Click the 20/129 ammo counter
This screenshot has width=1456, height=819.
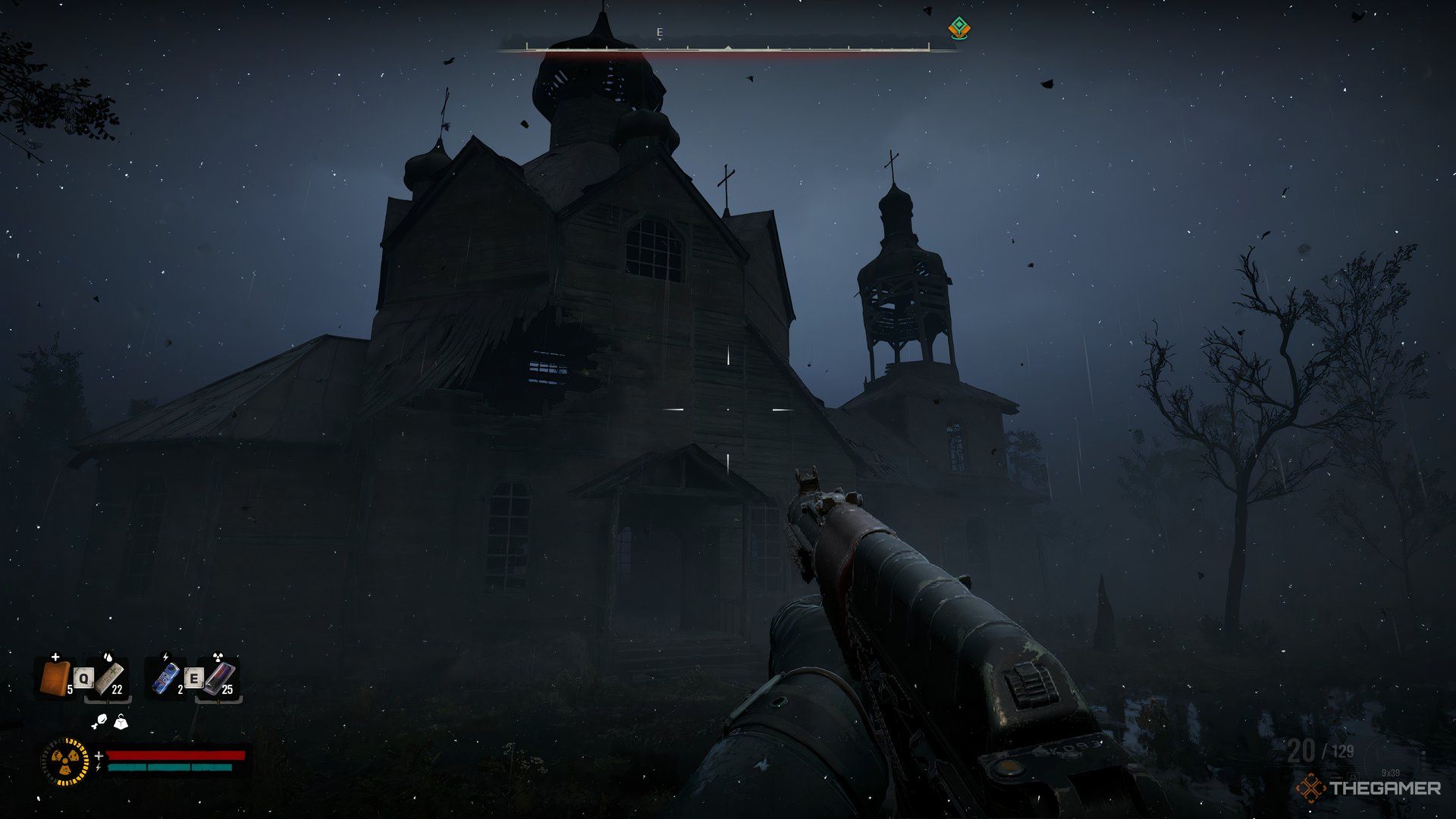(x=1321, y=751)
